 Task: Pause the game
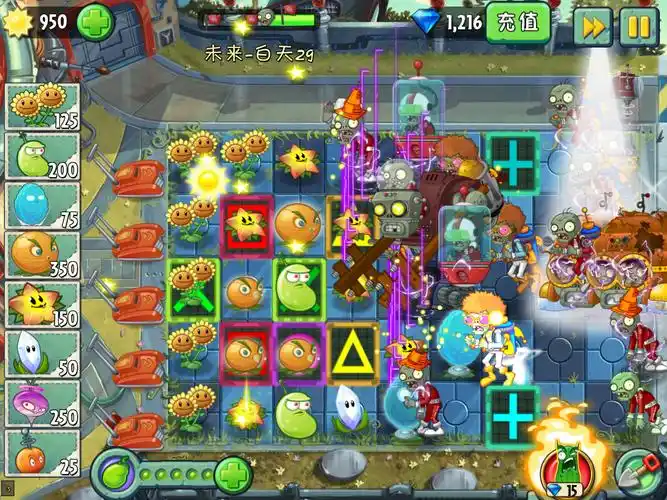point(638,25)
